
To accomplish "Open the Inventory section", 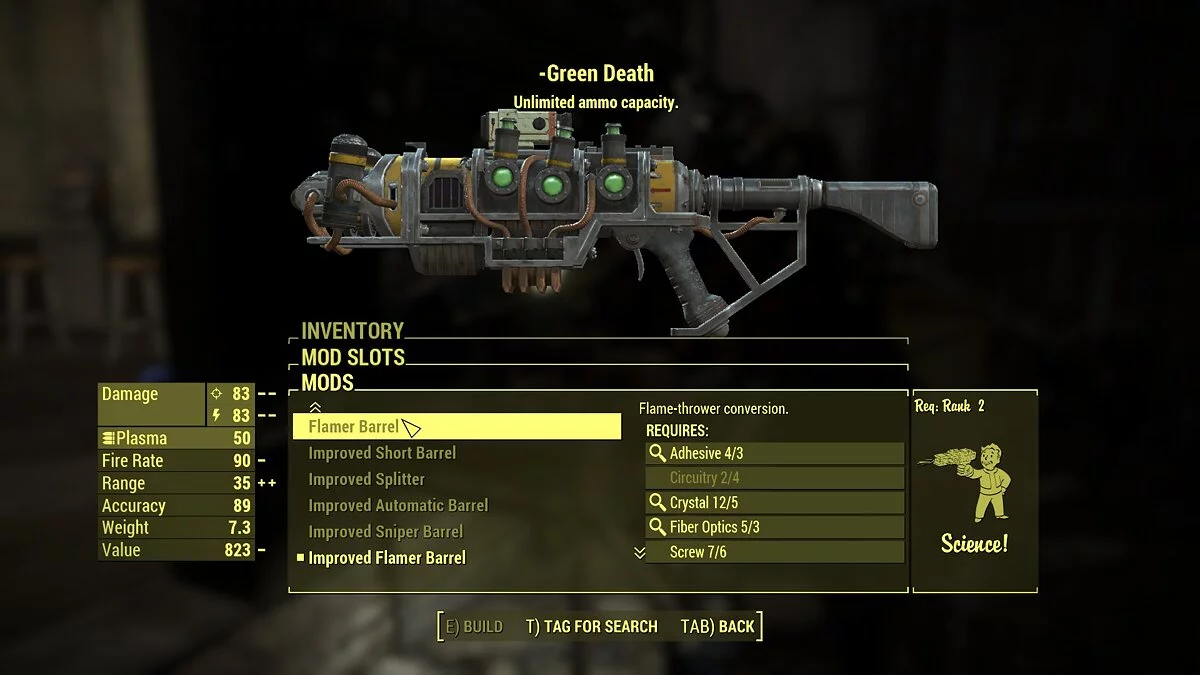I will pyautogui.click(x=353, y=331).
